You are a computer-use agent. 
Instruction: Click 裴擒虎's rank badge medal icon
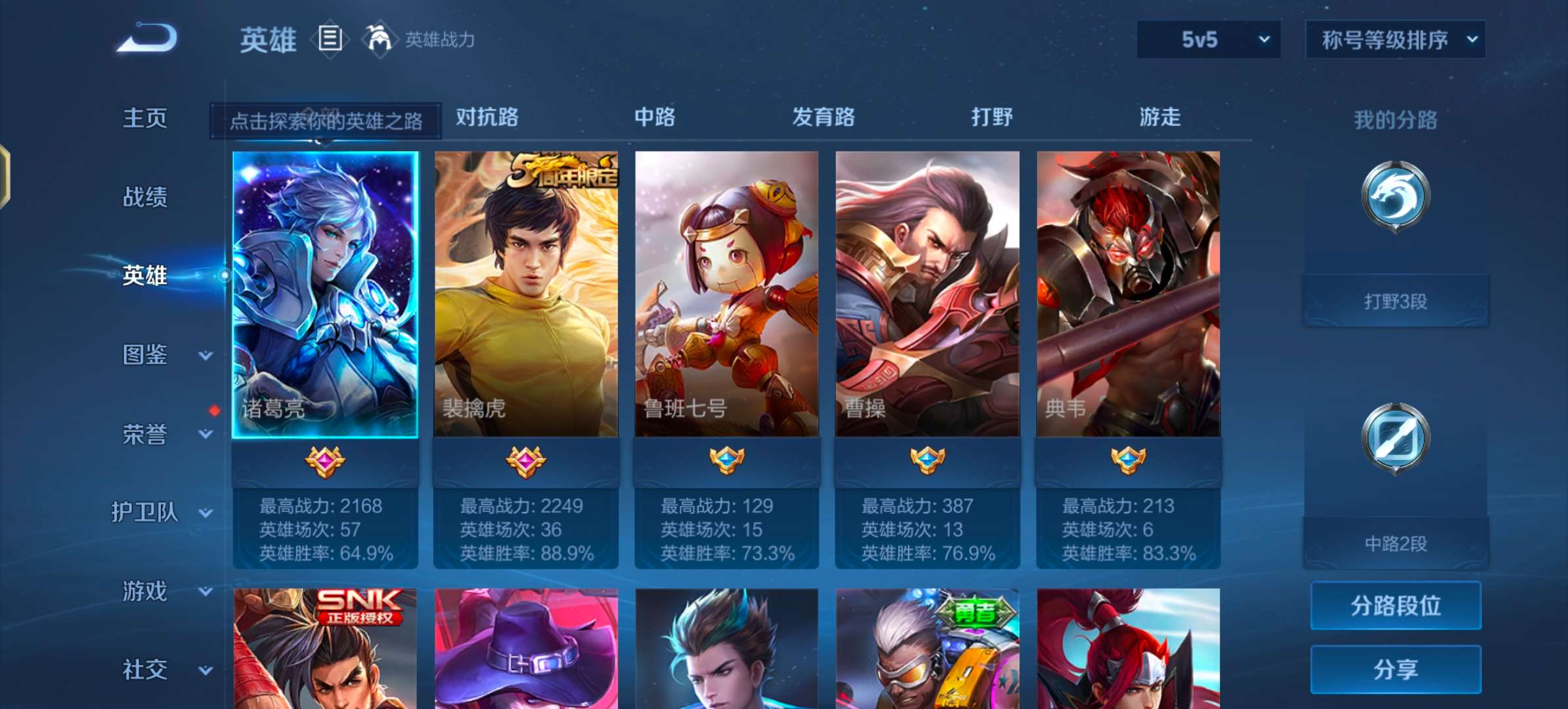tap(525, 460)
